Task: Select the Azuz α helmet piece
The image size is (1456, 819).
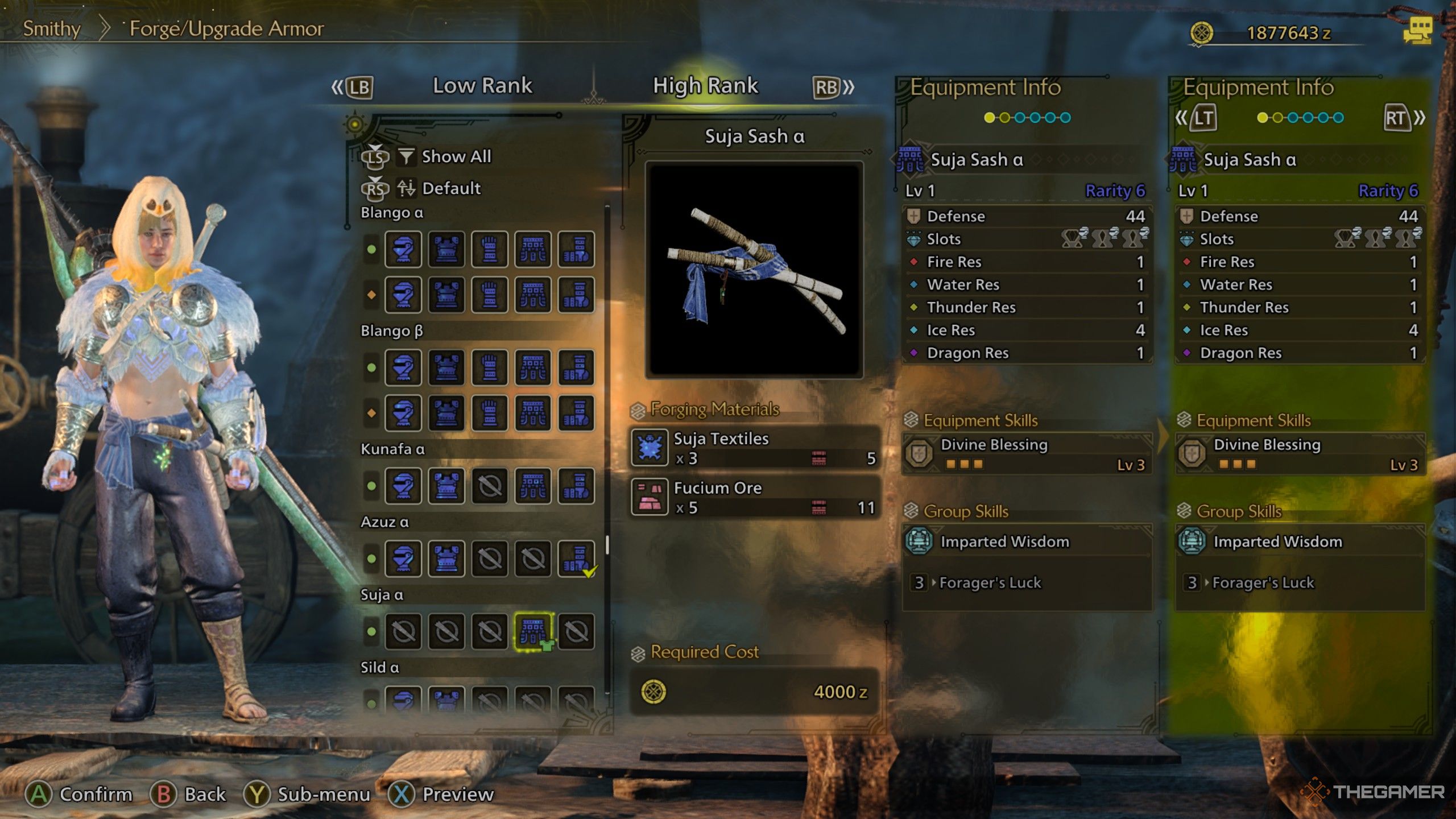Action: coord(403,559)
